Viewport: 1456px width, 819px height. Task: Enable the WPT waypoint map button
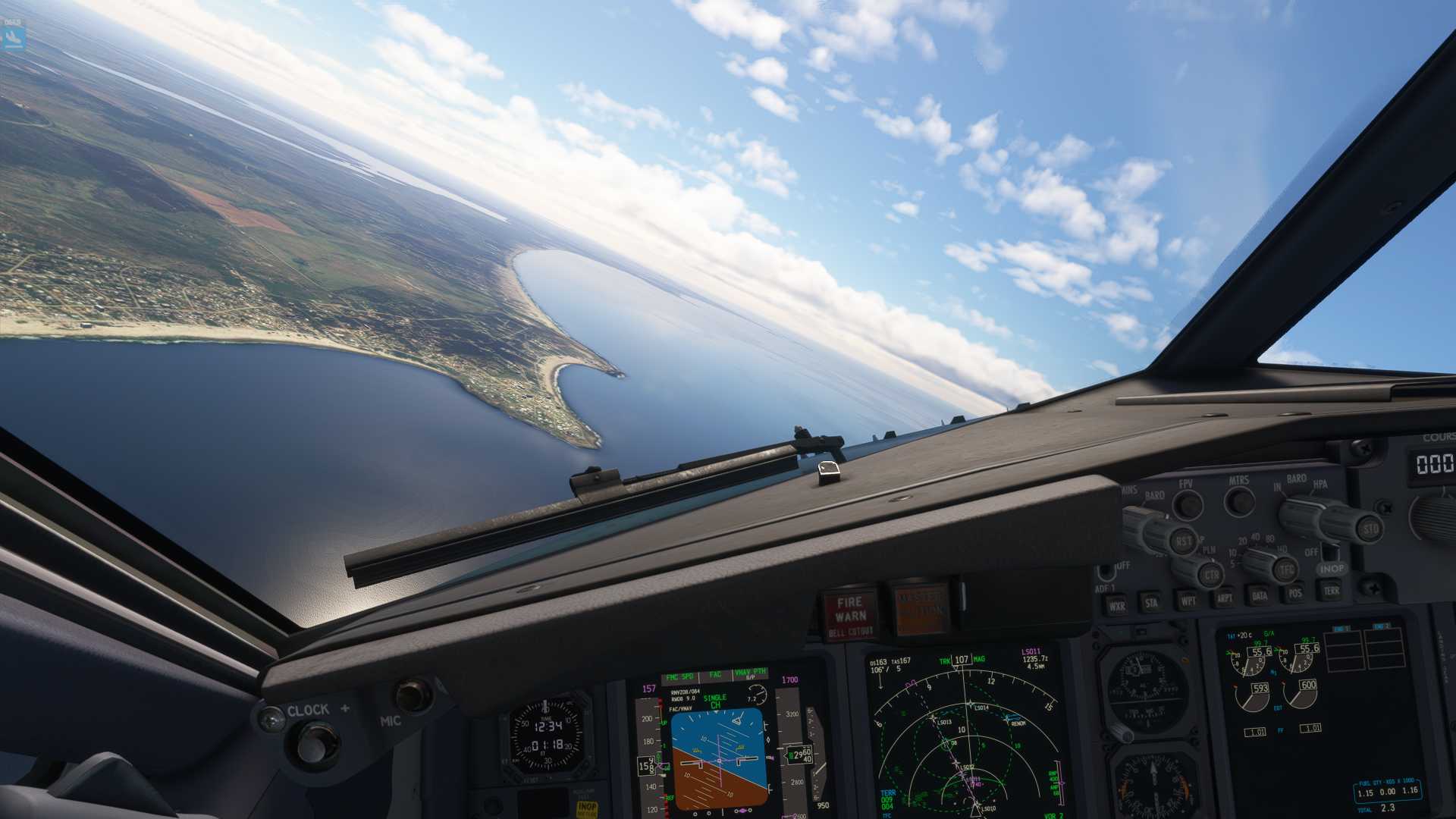pyautogui.click(x=1188, y=601)
